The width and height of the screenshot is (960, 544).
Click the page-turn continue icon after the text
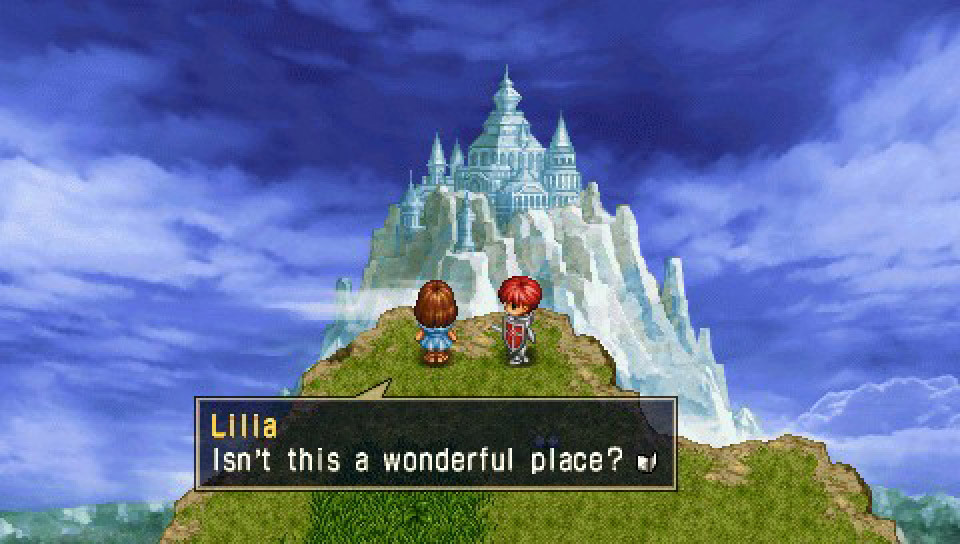[x=646, y=462]
